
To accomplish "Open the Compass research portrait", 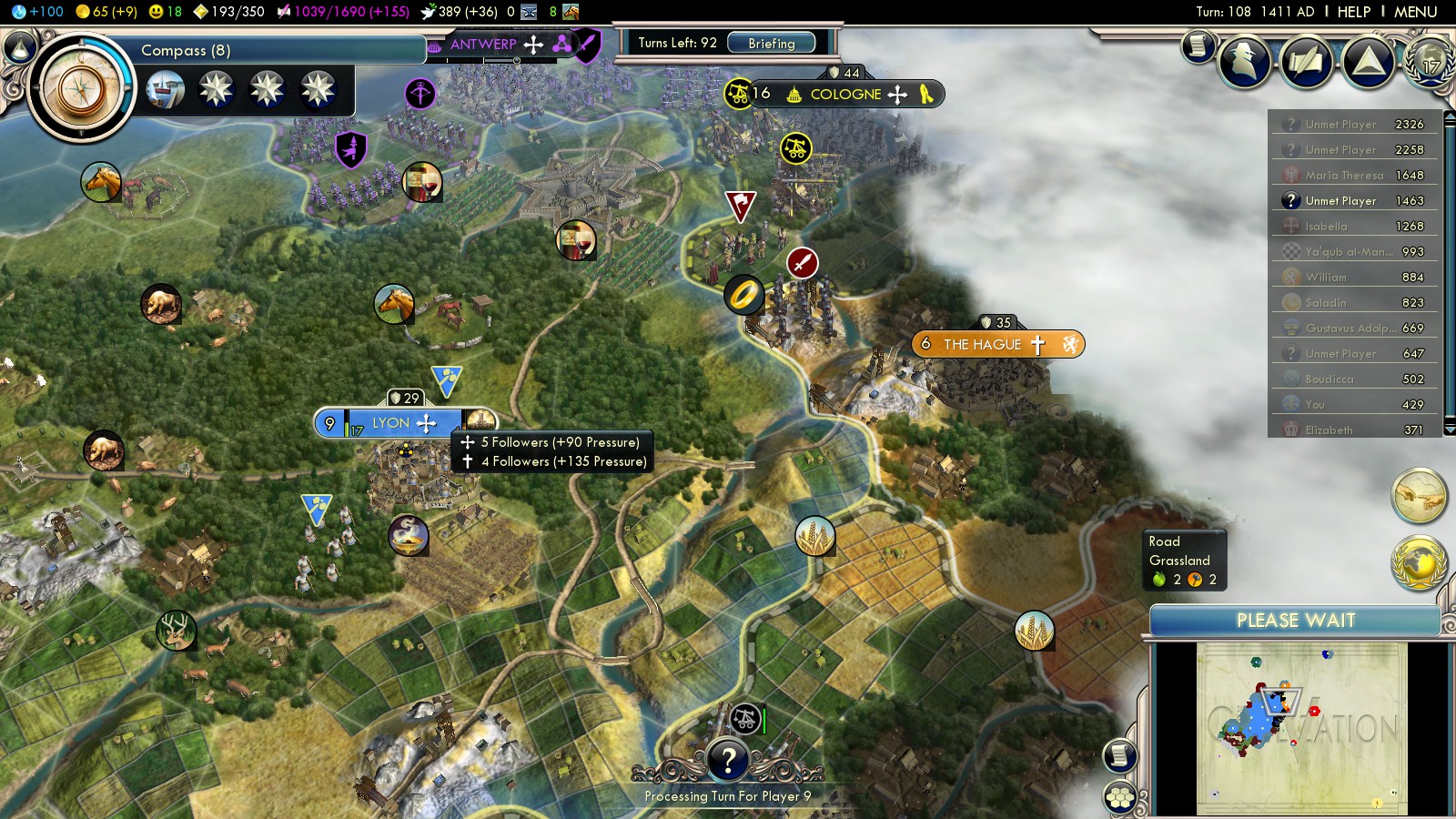I will (x=81, y=88).
